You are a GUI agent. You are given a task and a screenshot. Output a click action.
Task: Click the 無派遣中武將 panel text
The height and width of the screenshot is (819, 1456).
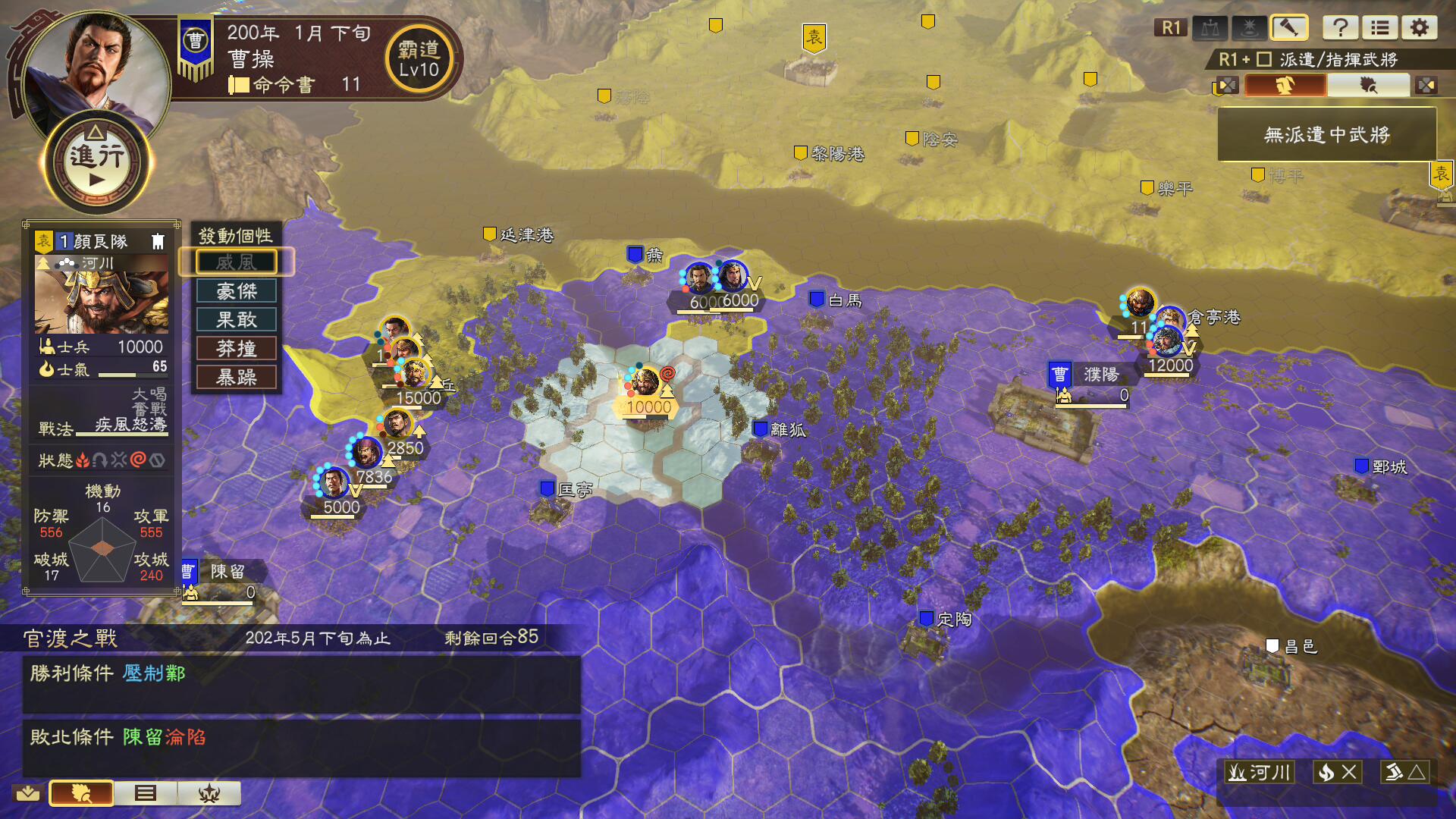[x=1327, y=134]
